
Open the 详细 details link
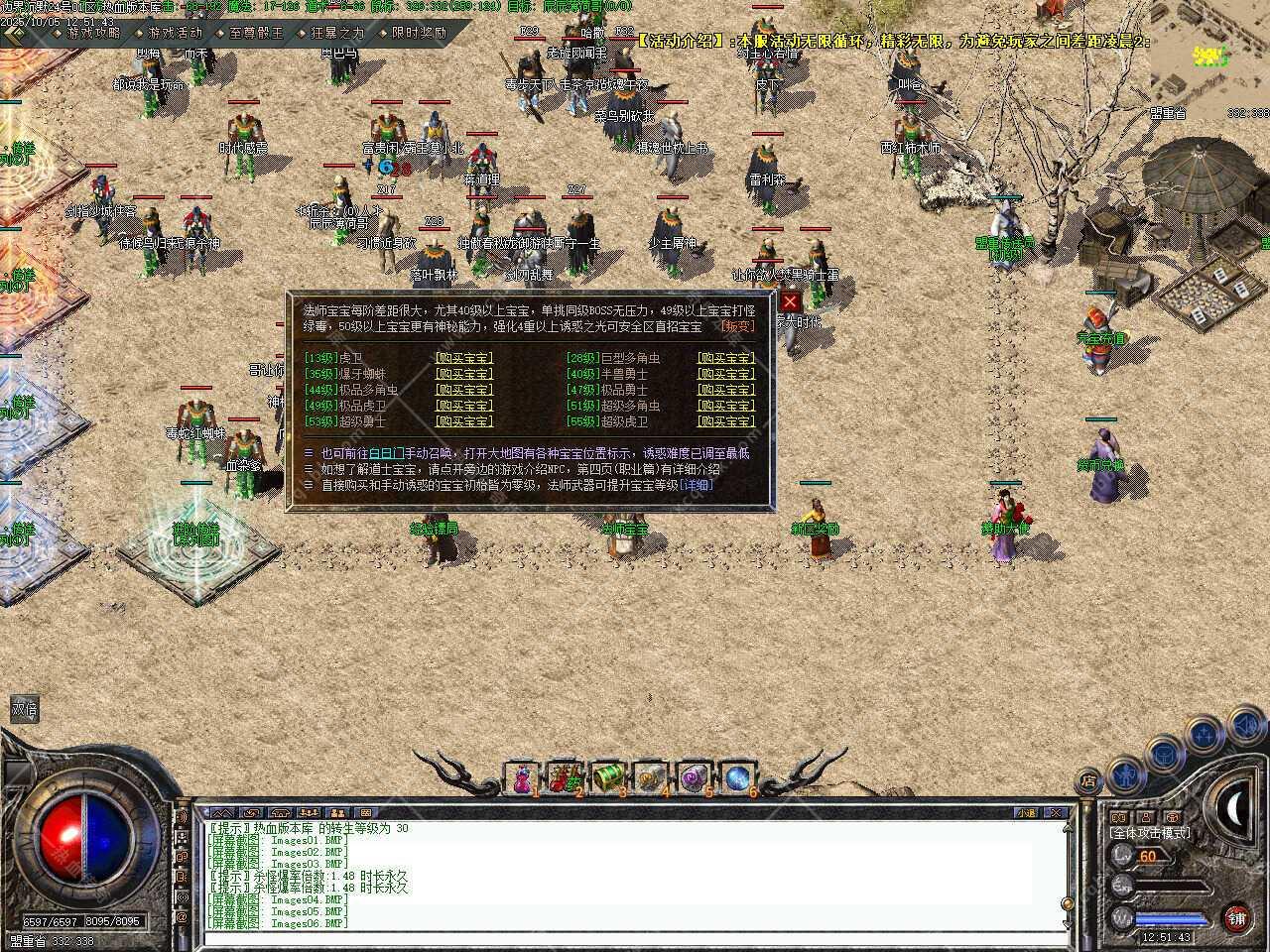pyautogui.click(x=697, y=485)
